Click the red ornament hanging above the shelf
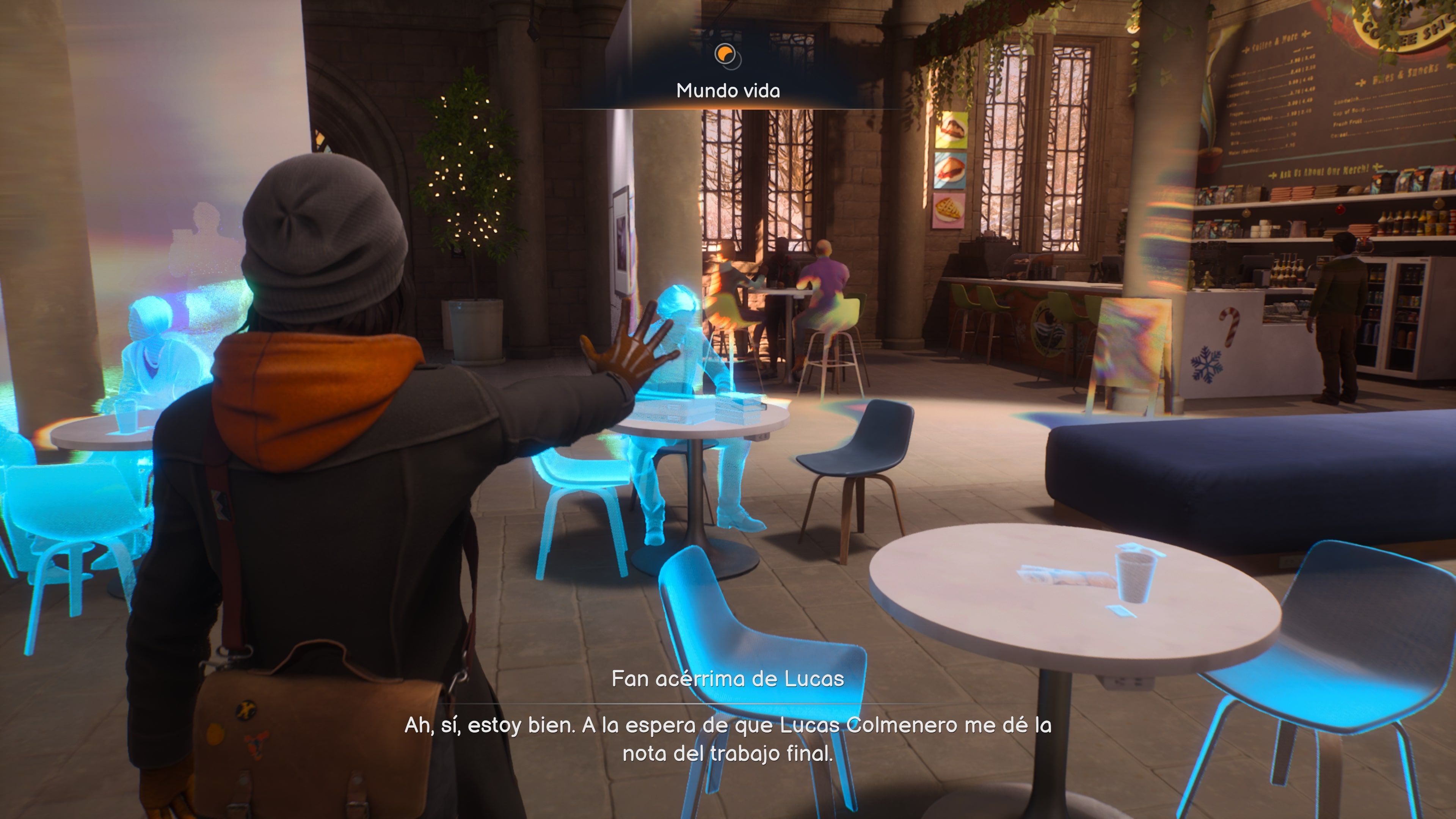This screenshot has width=1456, height=819. pyautogui.click(x=1340, y=210)
